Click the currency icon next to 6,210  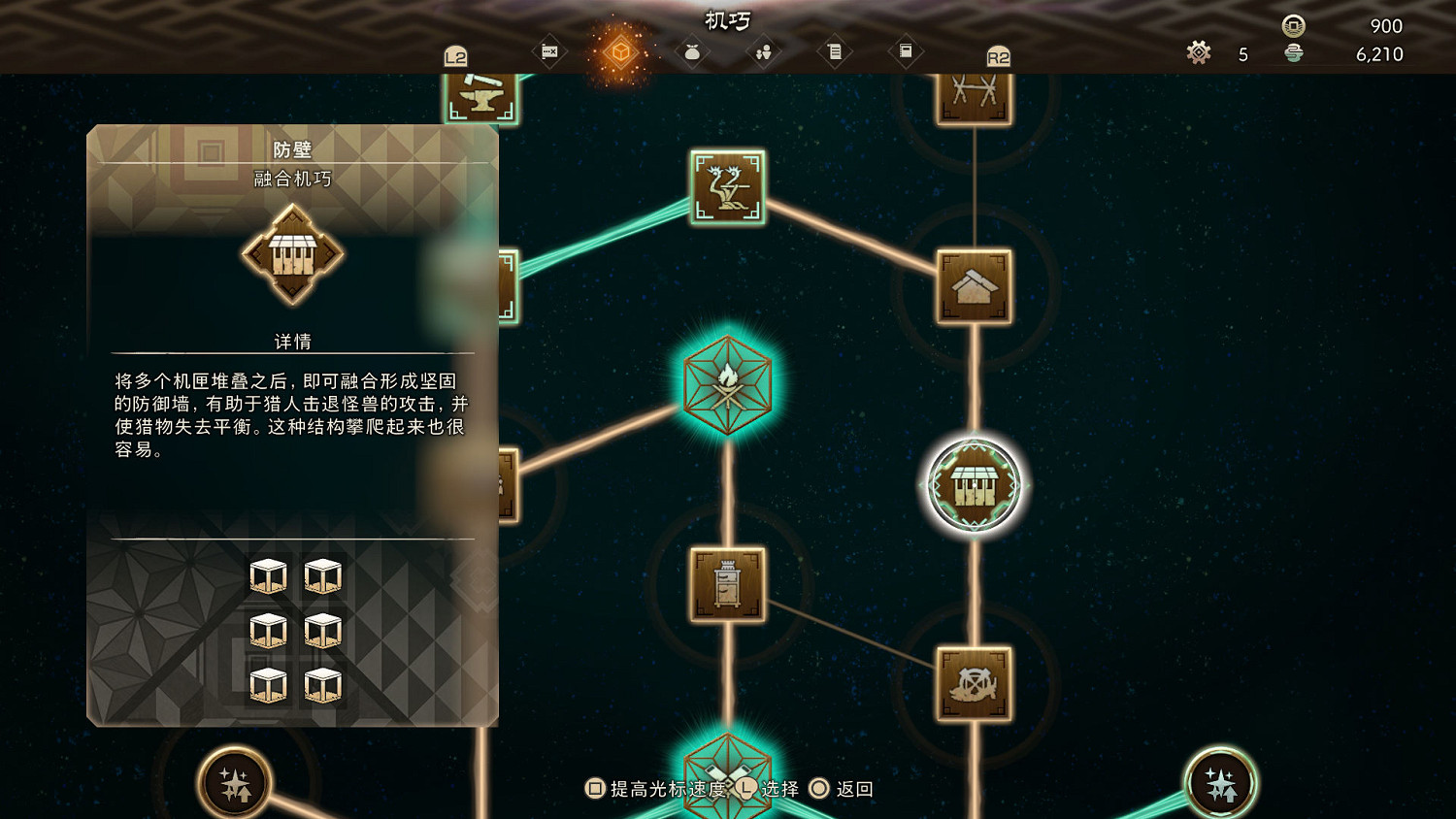click(1295, 54)
